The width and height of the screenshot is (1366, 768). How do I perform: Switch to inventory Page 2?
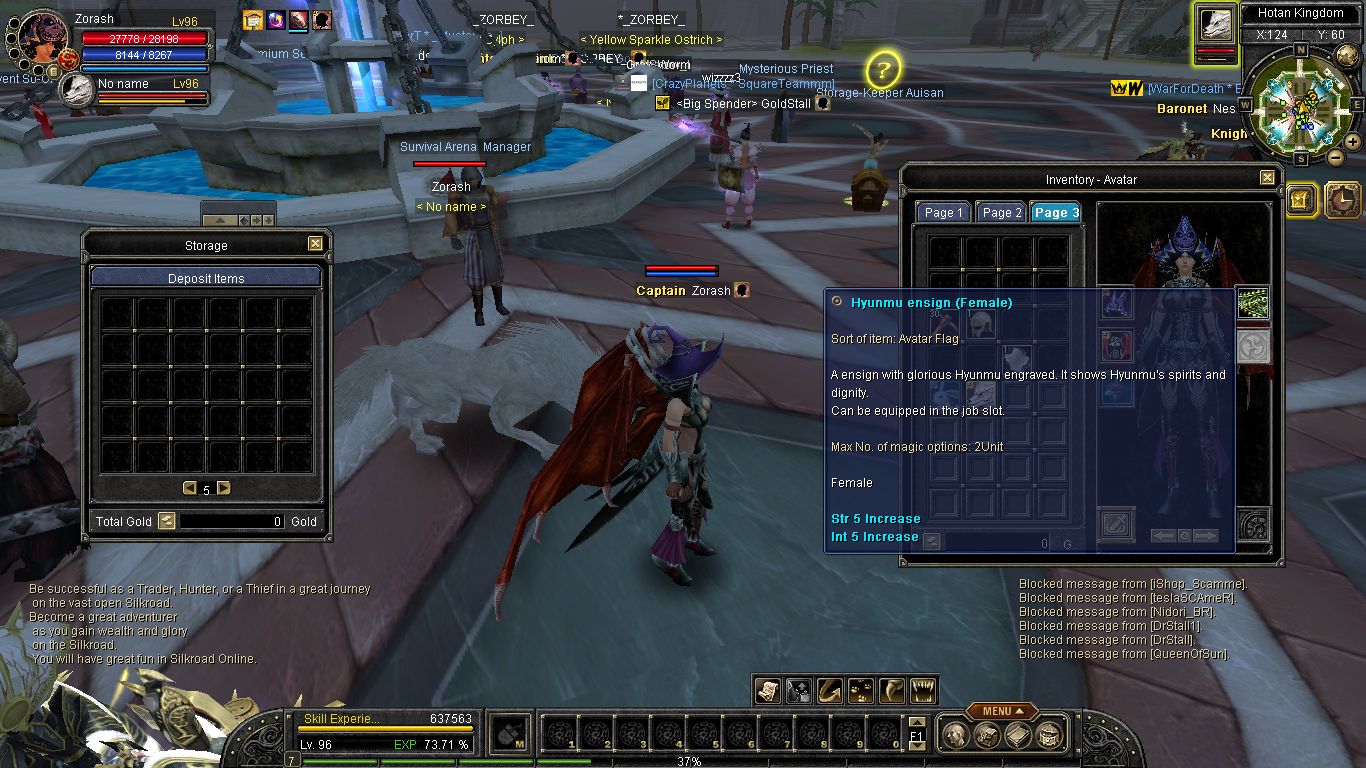pyautogui.click(x=1001, y=212)
